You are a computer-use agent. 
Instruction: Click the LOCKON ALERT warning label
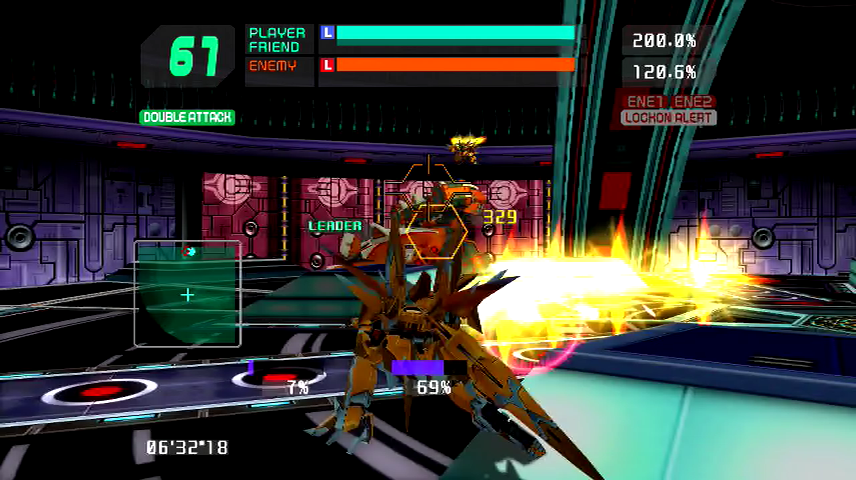pos(668,118)
